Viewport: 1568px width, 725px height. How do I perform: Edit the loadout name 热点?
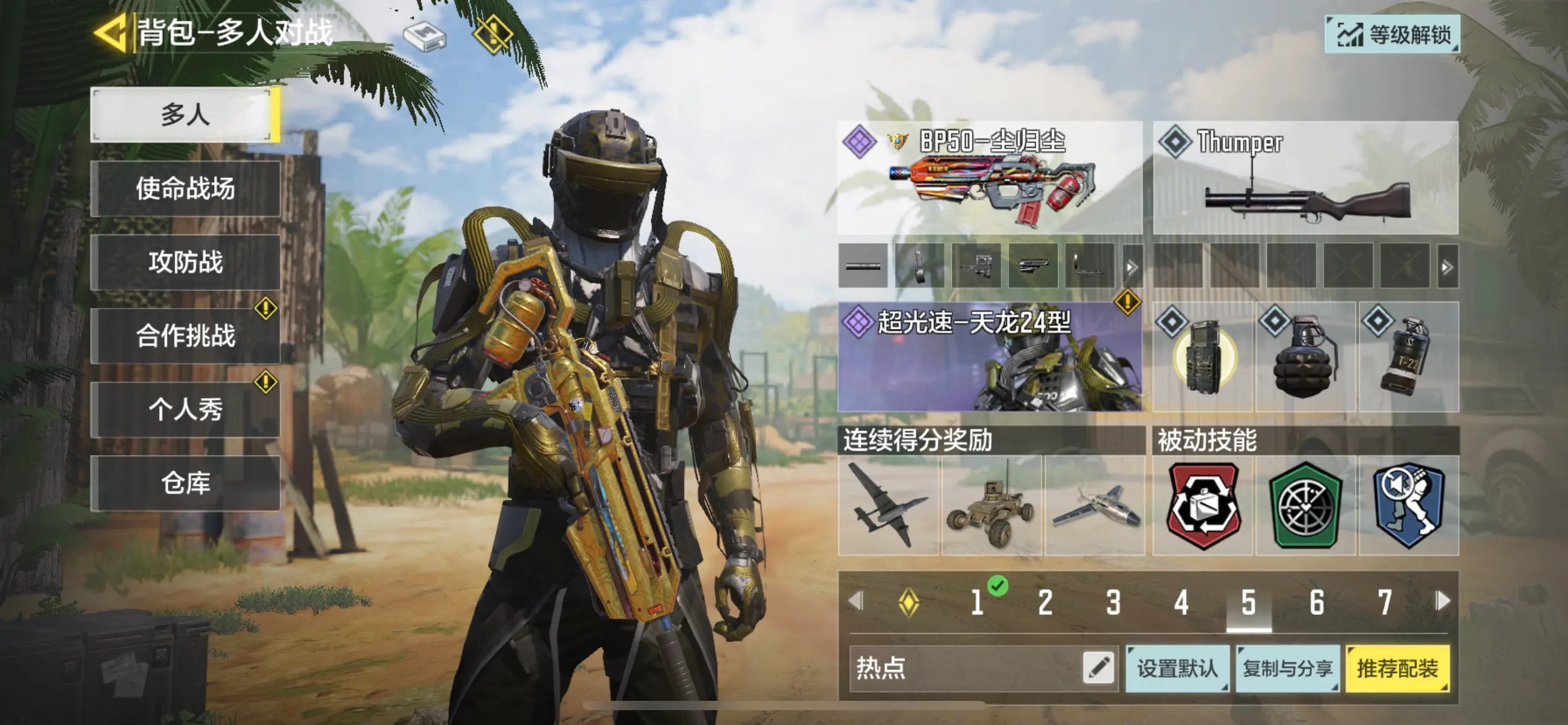(x=1098, y=668)
